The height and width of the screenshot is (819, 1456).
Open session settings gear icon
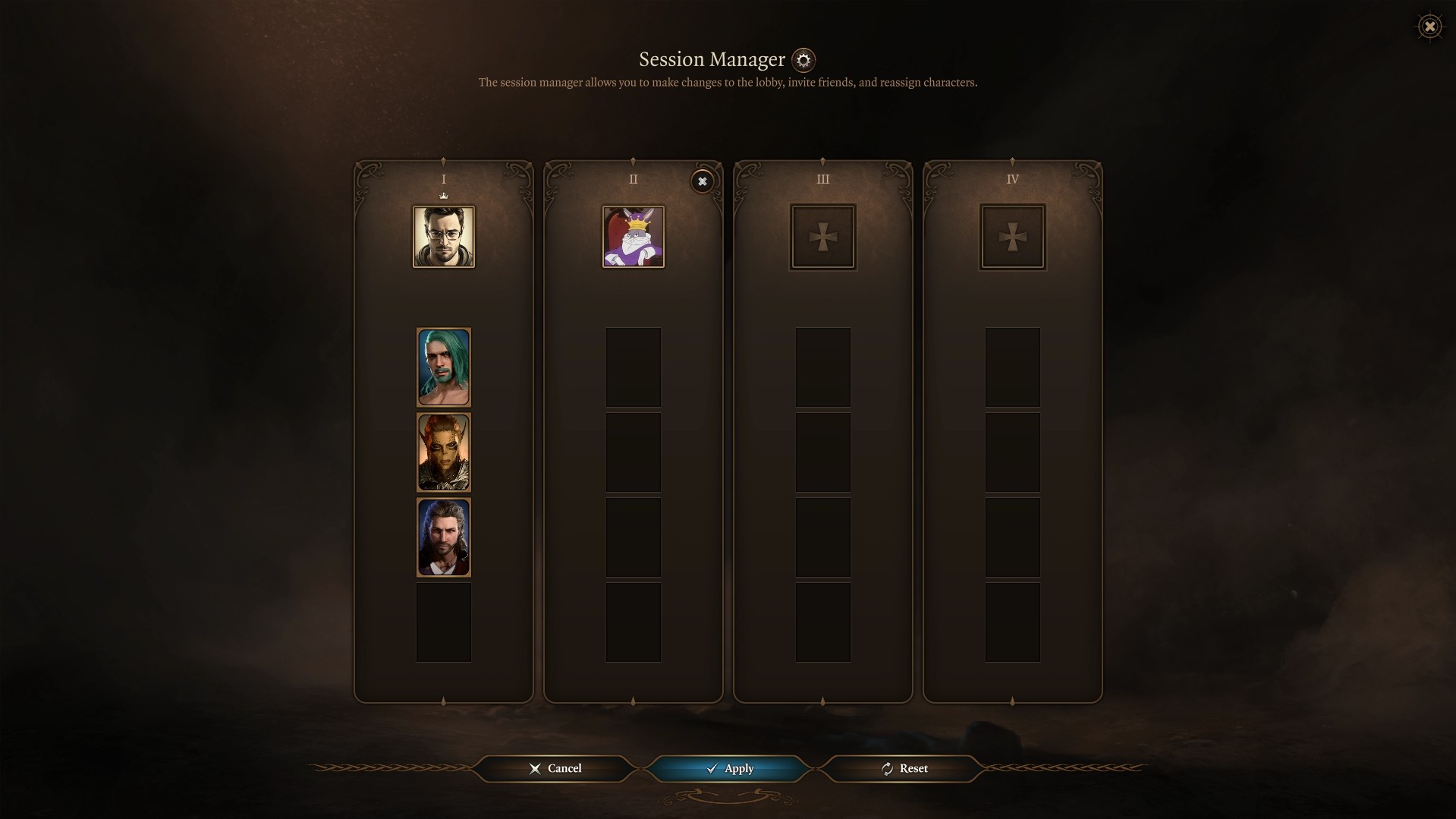(x=803, y=60)
